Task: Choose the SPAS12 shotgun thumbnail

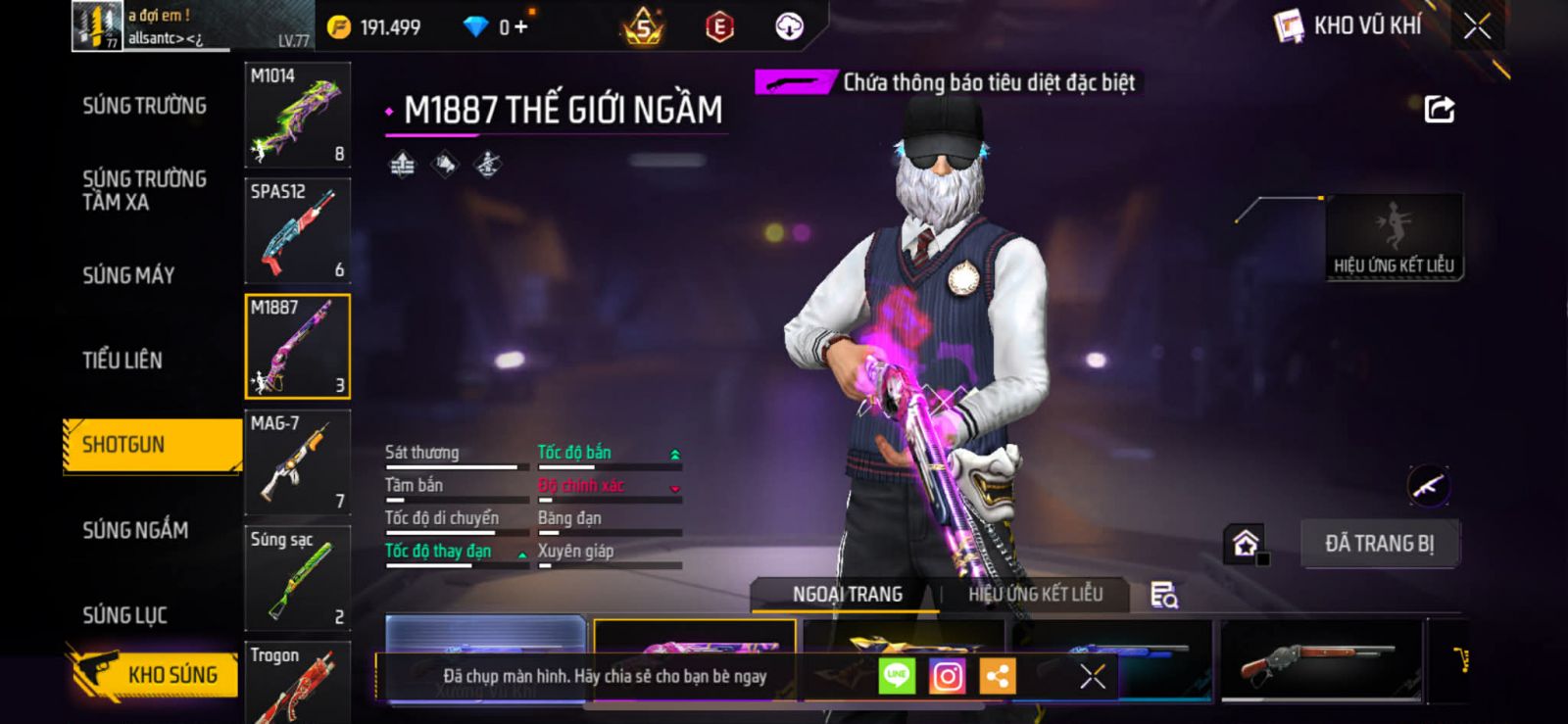Action: [297, 231]
